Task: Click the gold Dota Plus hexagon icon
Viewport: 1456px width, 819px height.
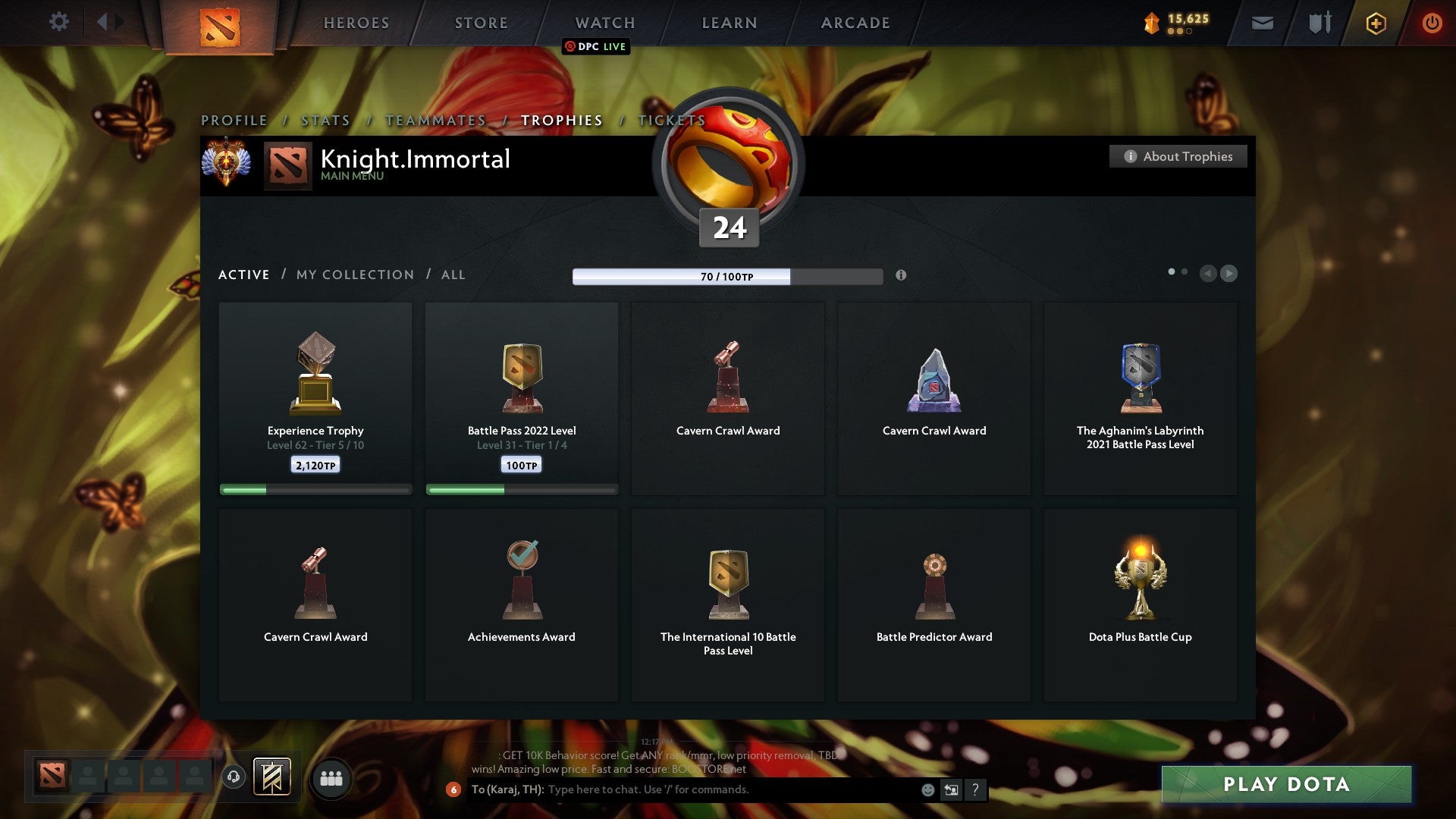Action: pos(1376,23)
